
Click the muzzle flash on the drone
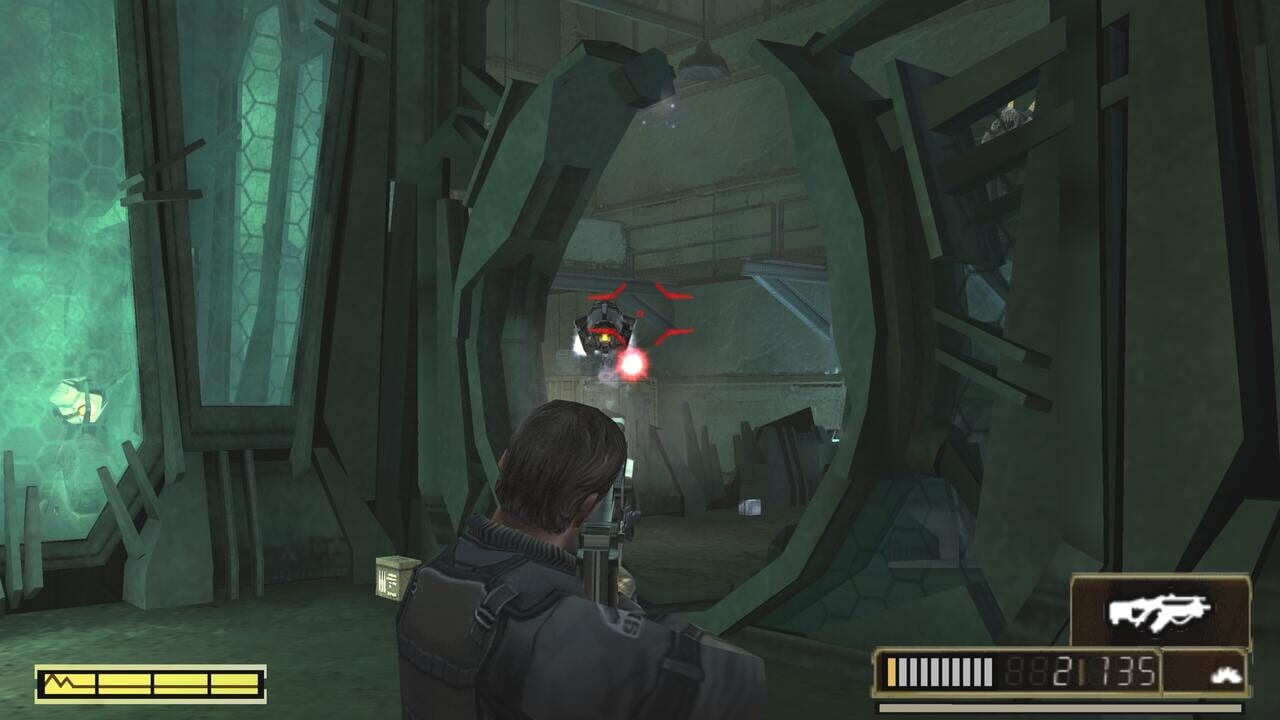tap(632, 365)
